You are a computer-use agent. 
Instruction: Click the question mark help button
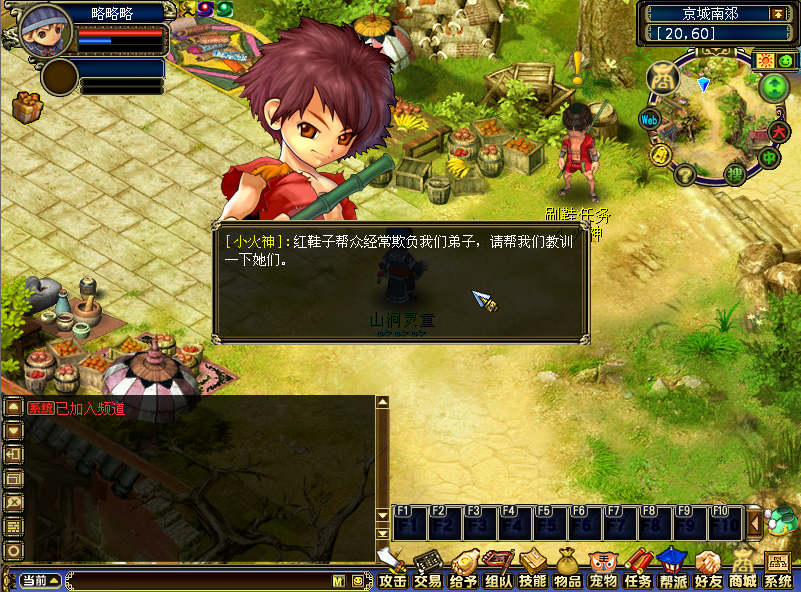(685, 175)
